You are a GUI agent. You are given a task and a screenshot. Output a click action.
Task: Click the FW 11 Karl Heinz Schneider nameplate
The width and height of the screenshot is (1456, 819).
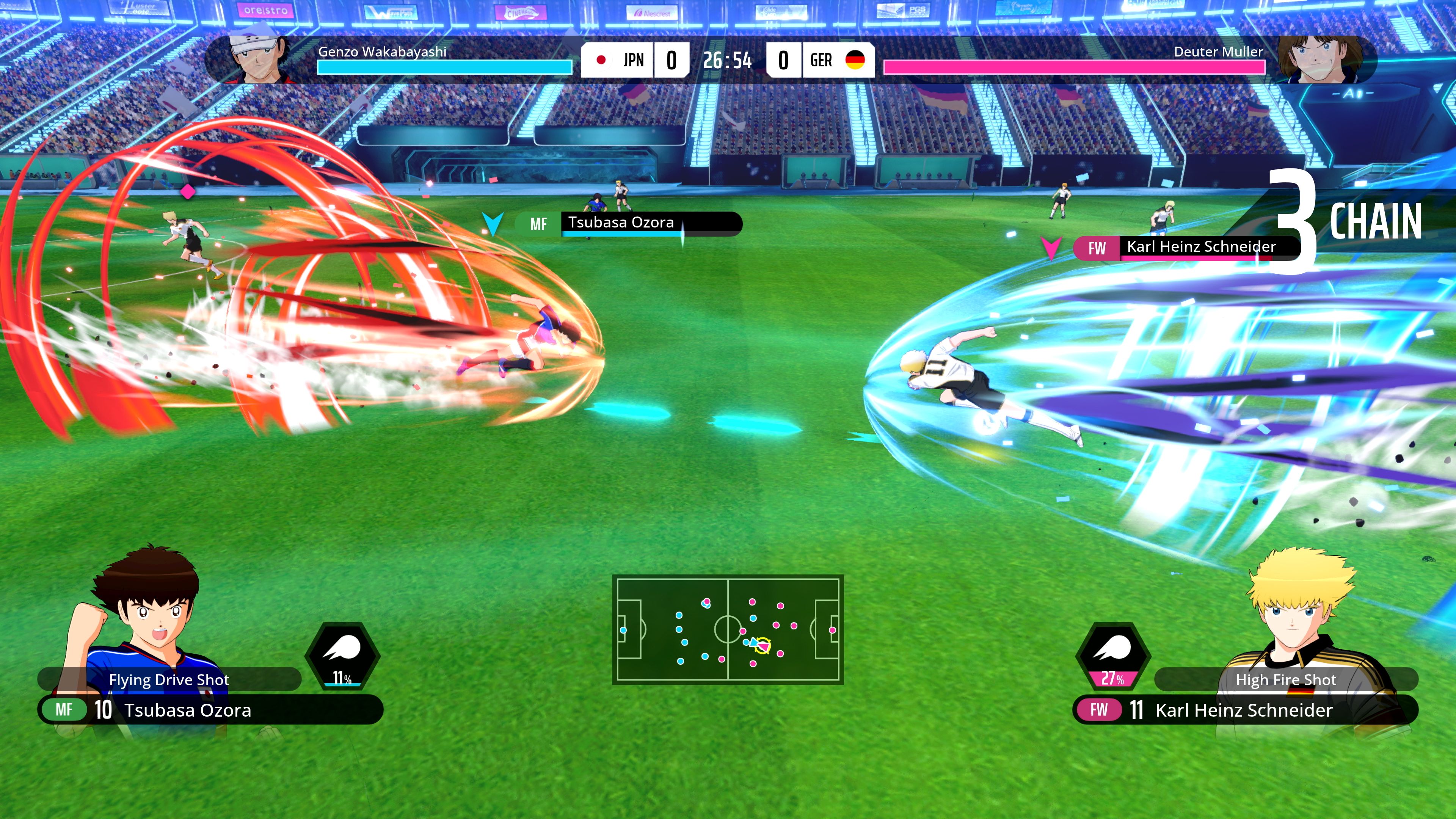click(x=1244, y=710)
